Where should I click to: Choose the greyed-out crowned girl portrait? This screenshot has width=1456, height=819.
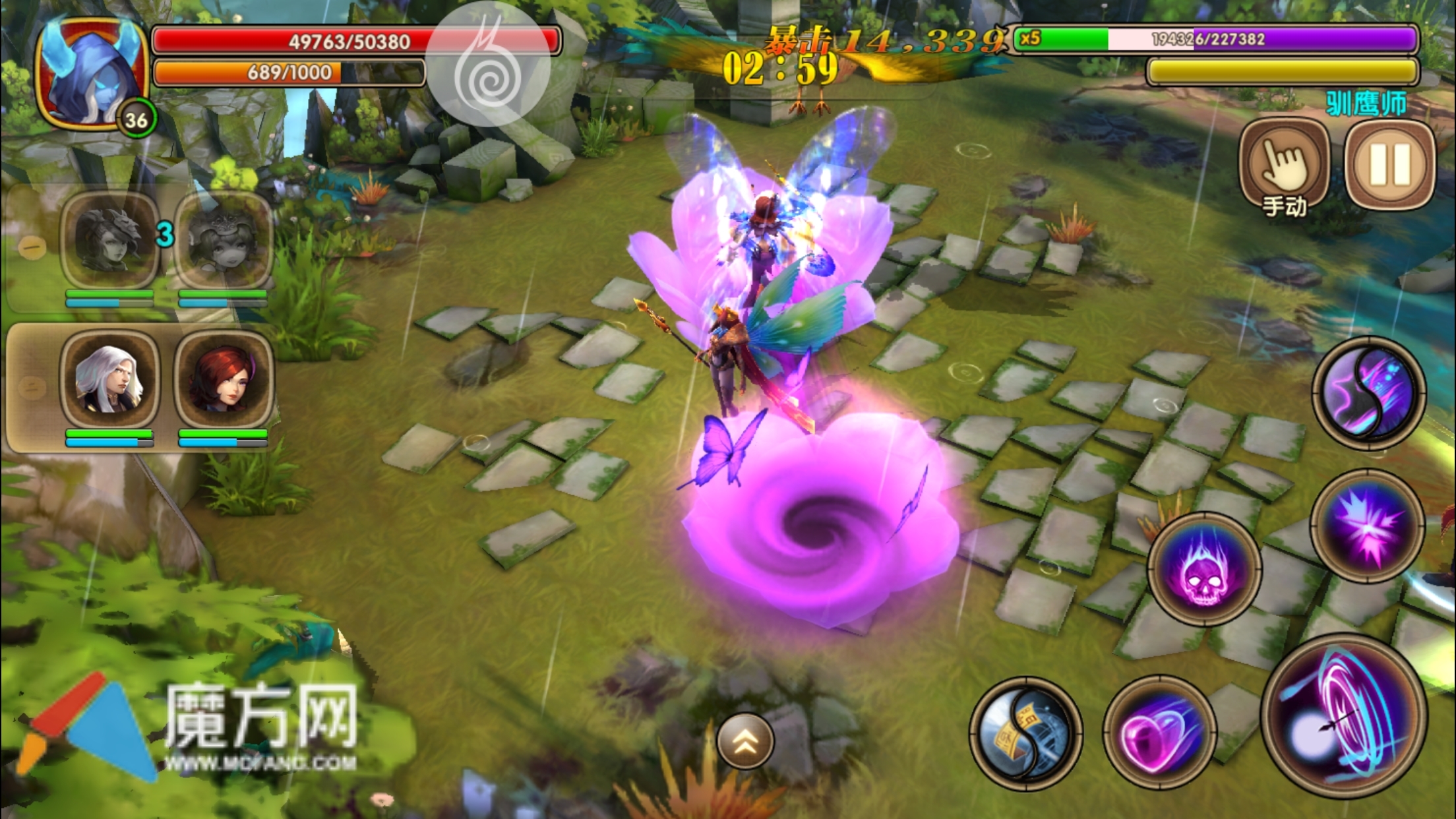224,240
